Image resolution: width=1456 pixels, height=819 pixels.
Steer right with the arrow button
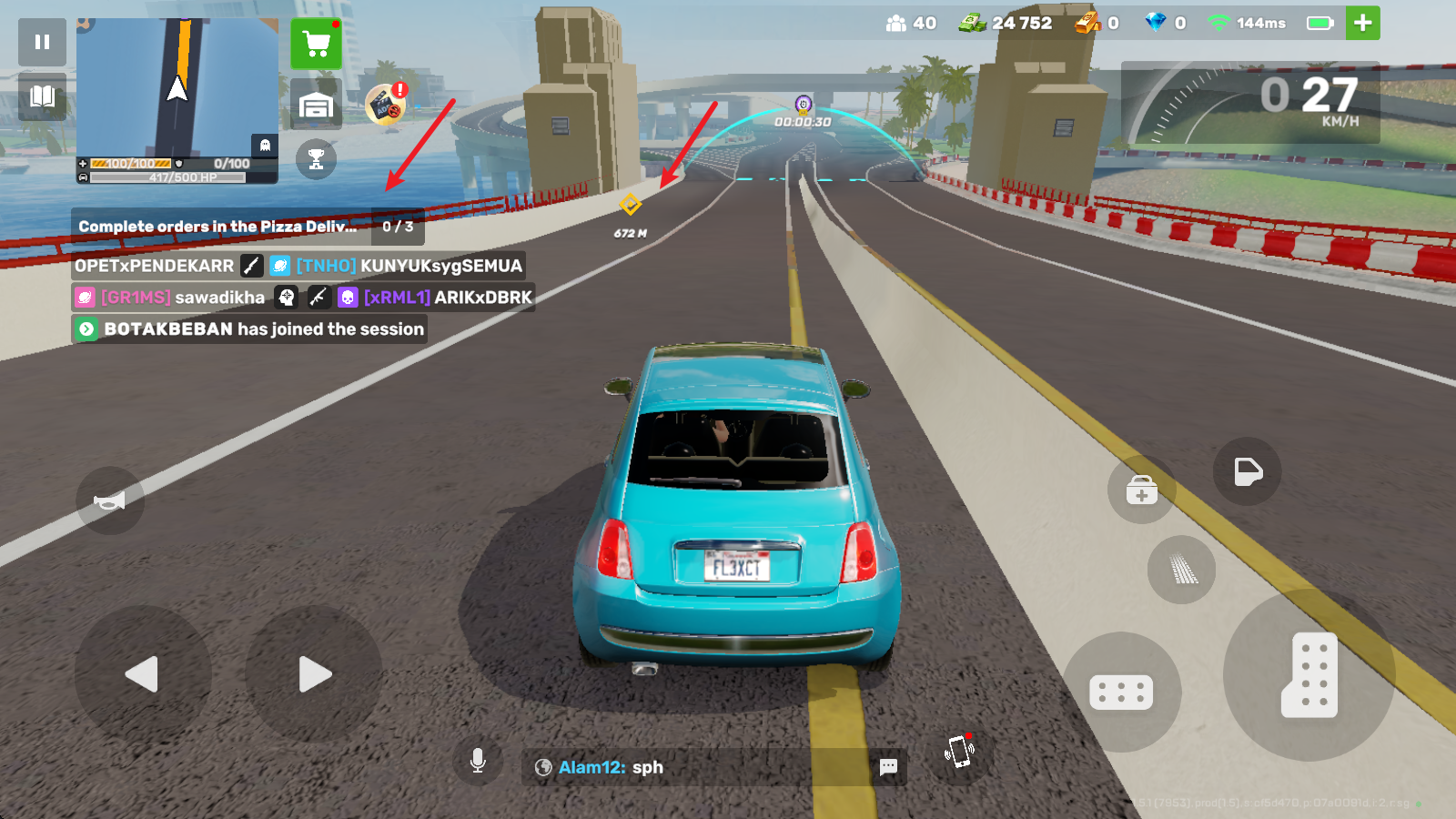point(314,674)
